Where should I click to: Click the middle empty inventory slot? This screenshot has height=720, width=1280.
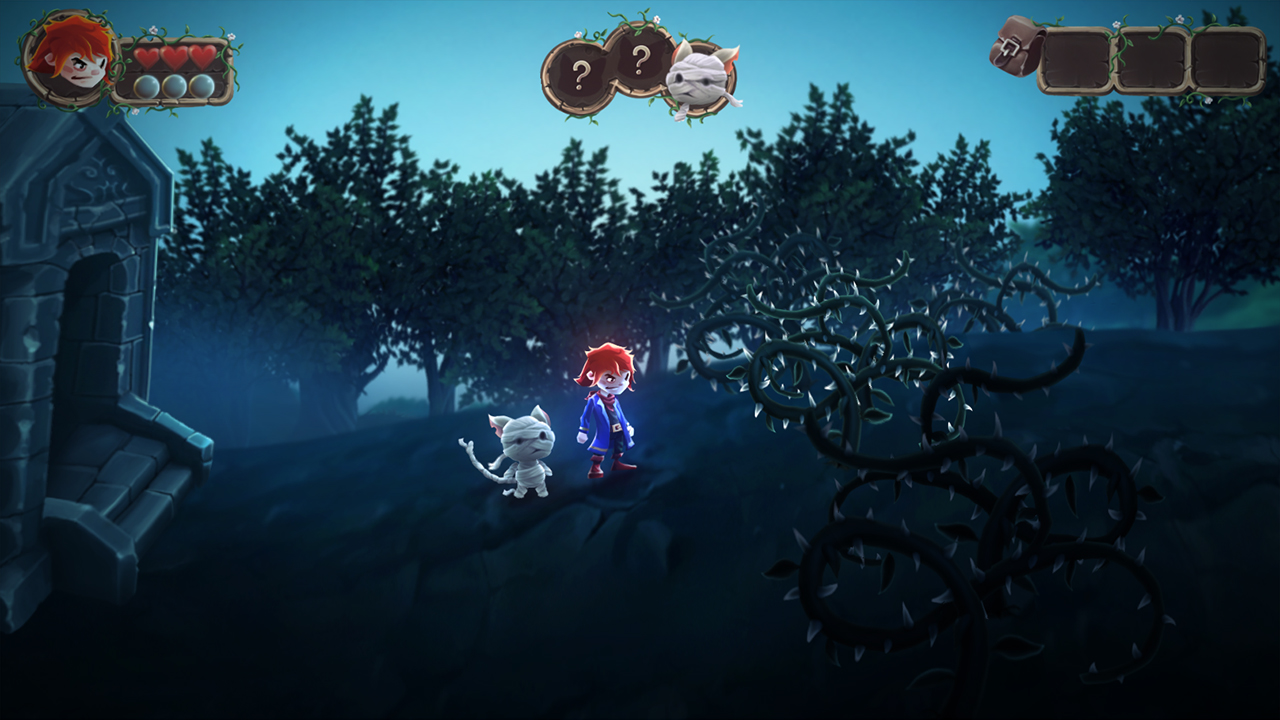(1152, 60)
